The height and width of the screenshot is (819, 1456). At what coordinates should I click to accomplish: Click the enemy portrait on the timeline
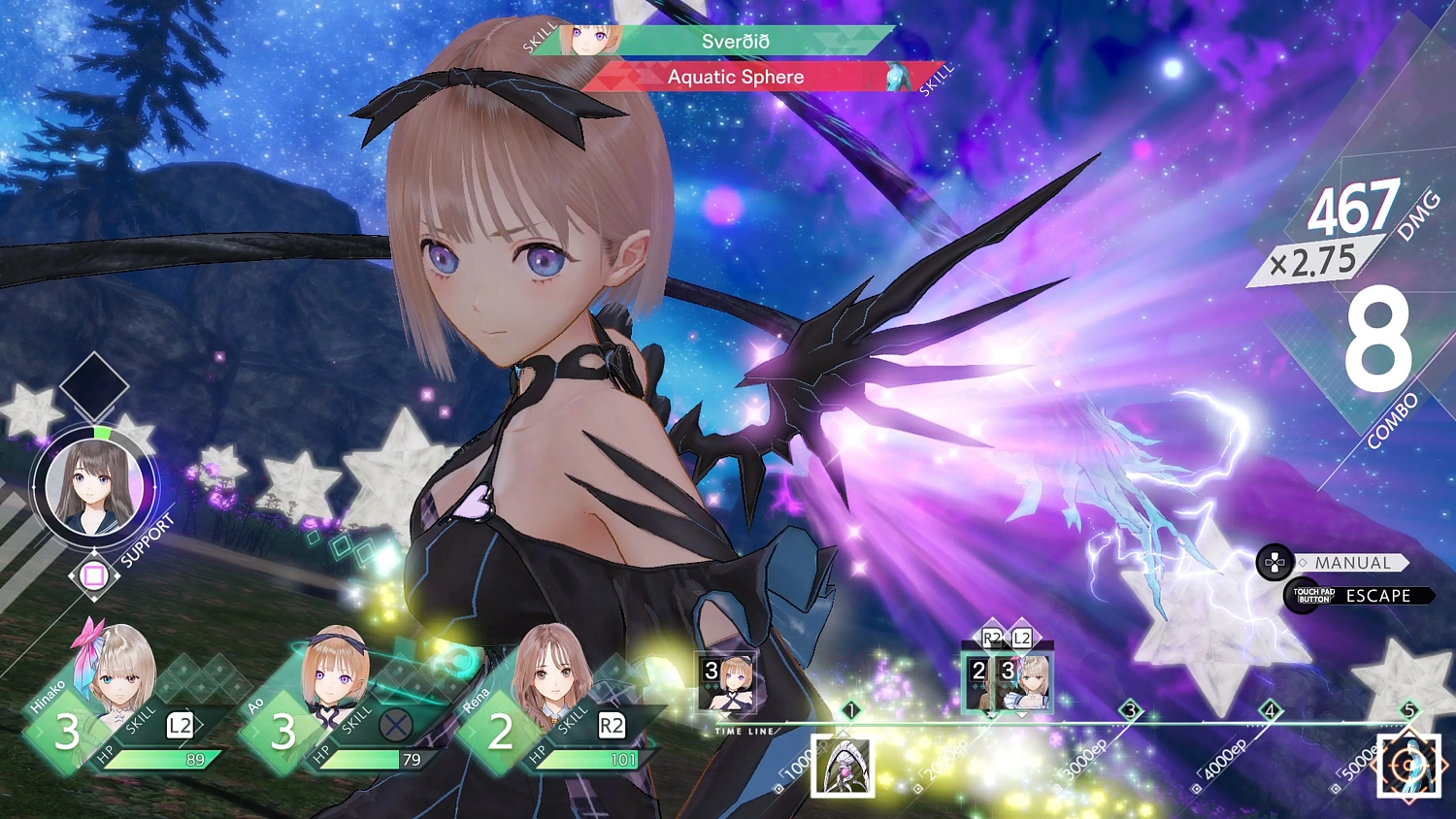pos(843,766)
